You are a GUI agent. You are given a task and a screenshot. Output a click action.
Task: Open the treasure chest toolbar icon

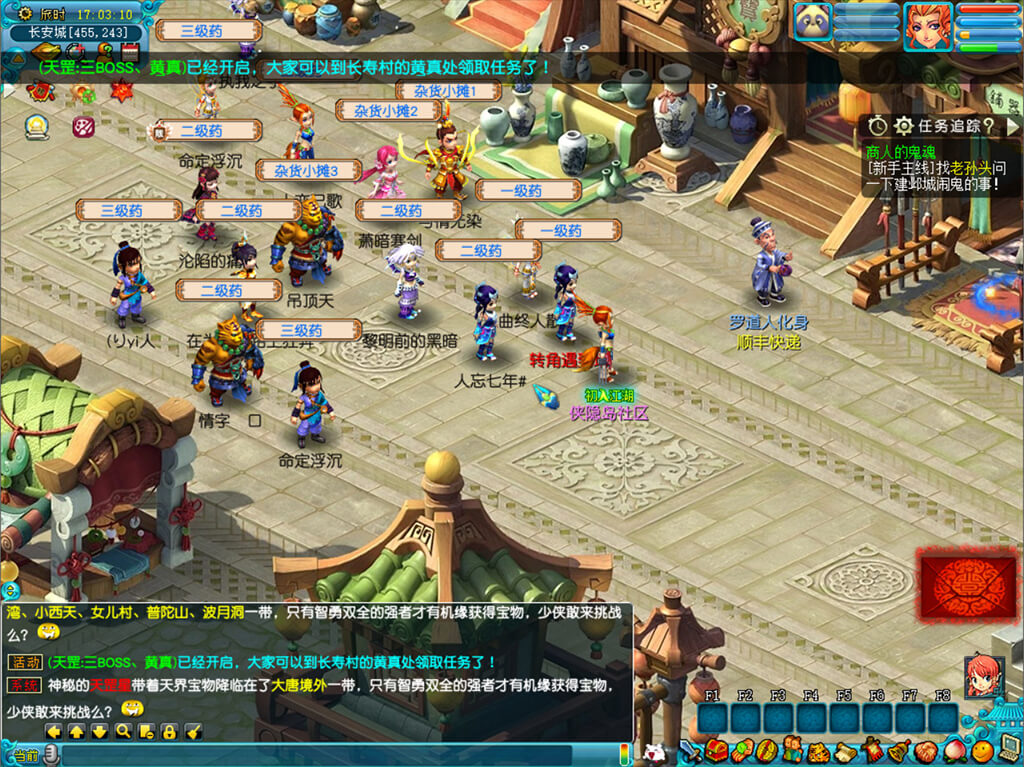tap(714, 749)
